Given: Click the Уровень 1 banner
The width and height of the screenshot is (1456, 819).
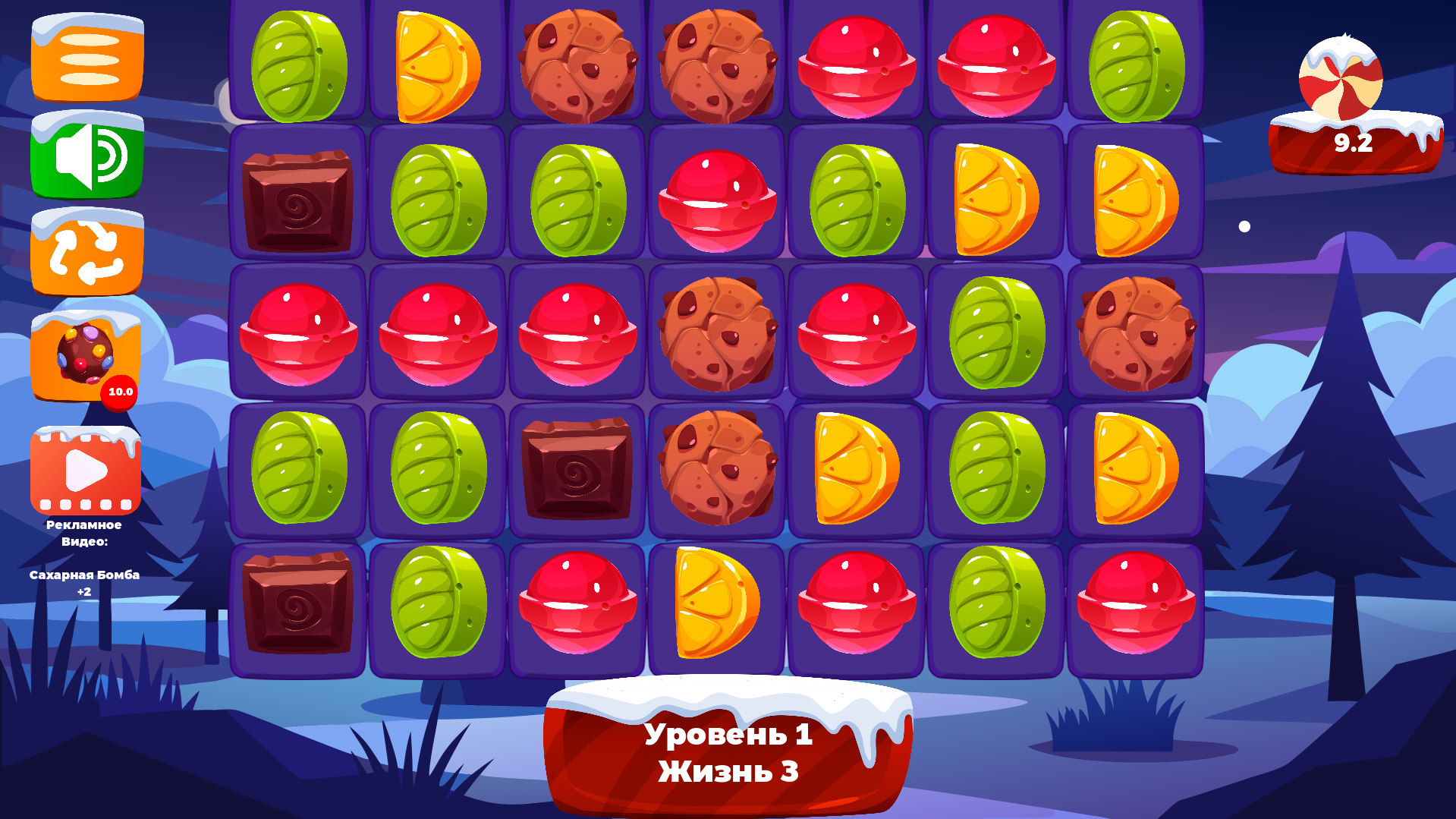Looking at the screenshot, I should 729,735.
